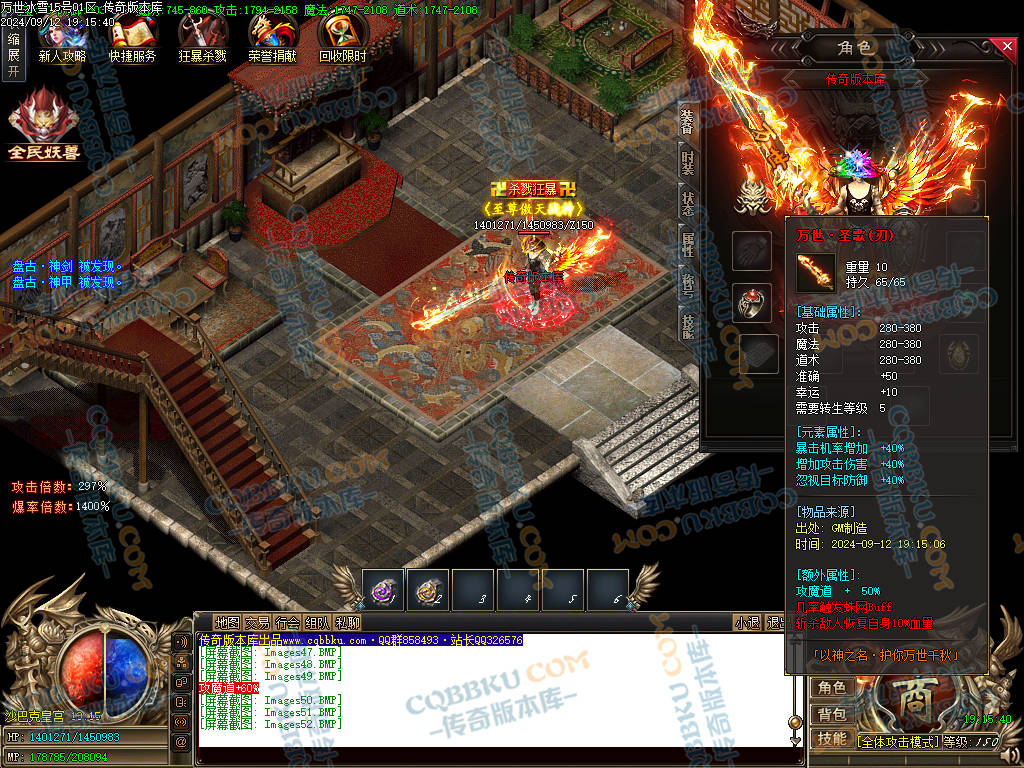Open the 狂暴杀戮 berserk menu
This screenshot has width=1024, height=768.
click(202, 38)
